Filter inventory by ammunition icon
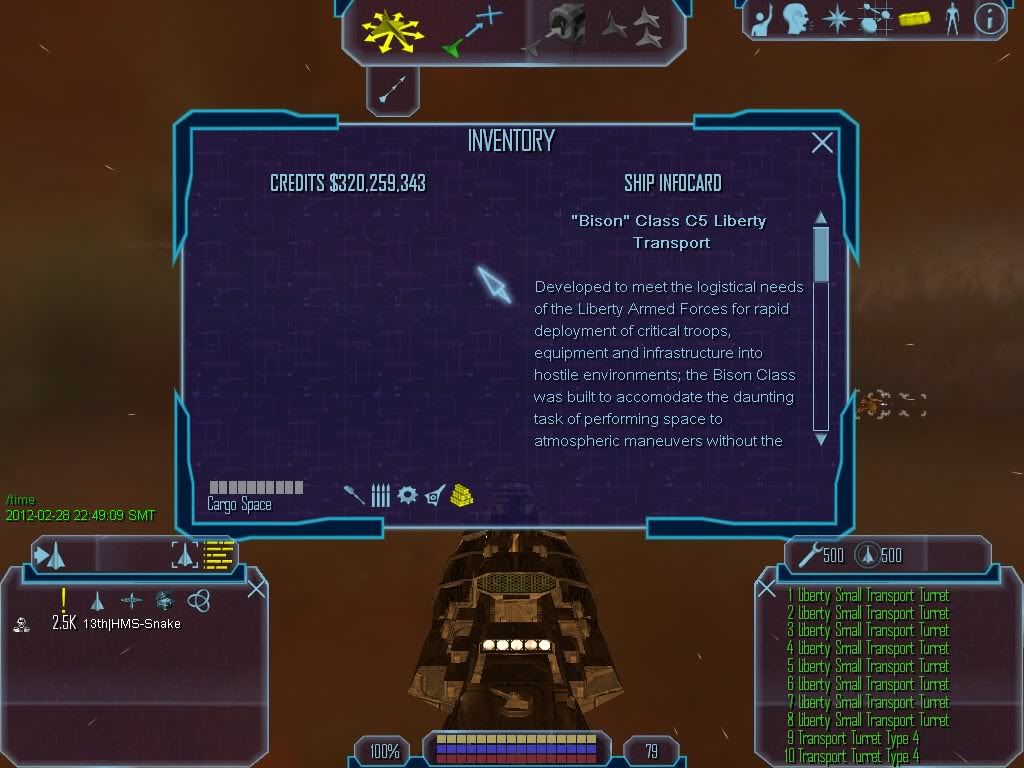This screenshot has width=1024, height=768. [x=380, y=495]
